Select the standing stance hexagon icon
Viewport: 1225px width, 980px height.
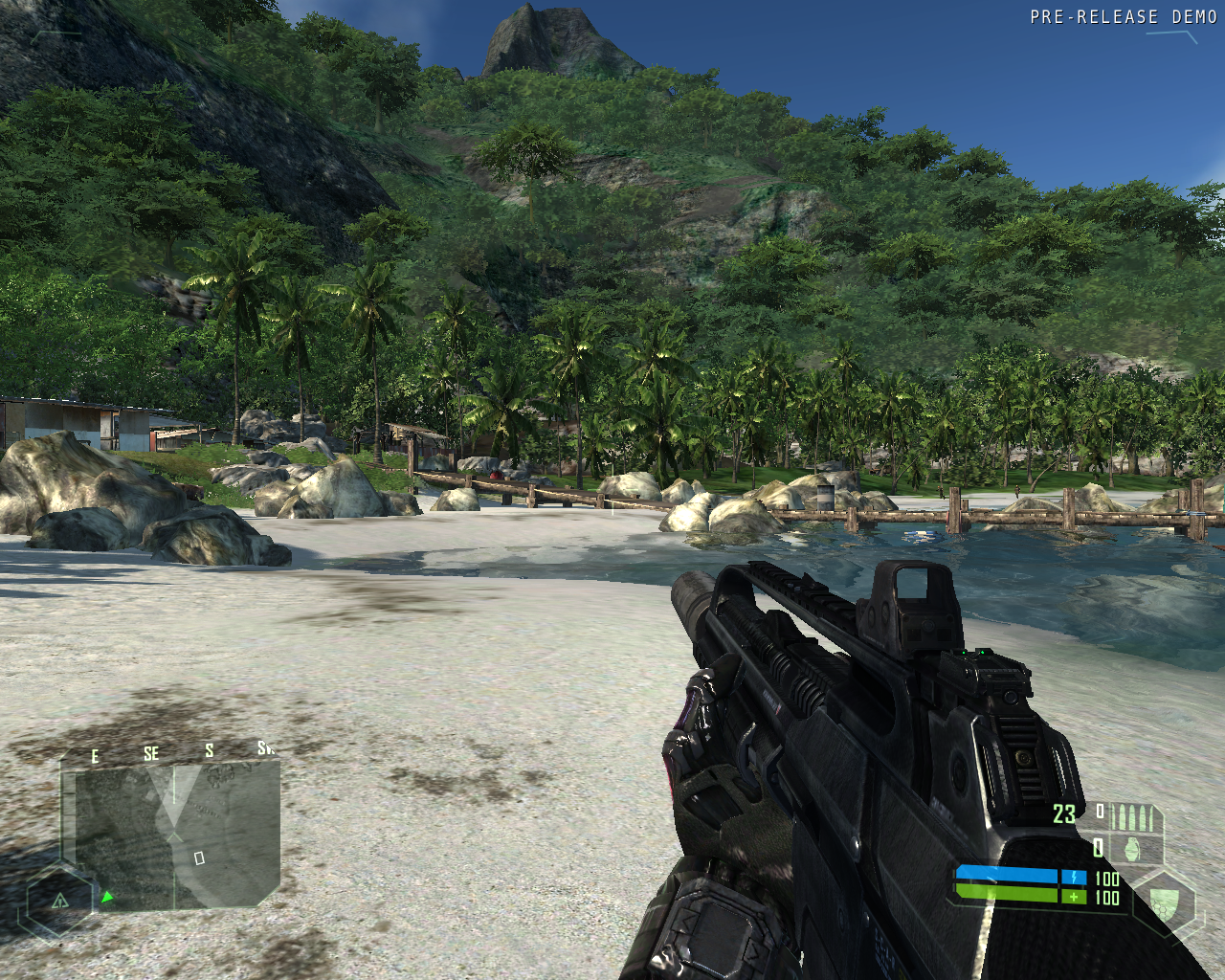59,901
